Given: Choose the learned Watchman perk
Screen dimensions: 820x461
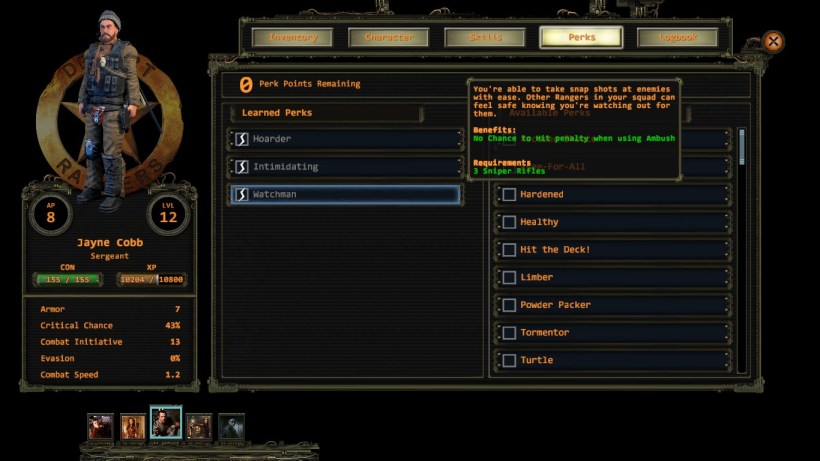Looking at the screenshot, I should pyautogui.click(x=346, y=194).
